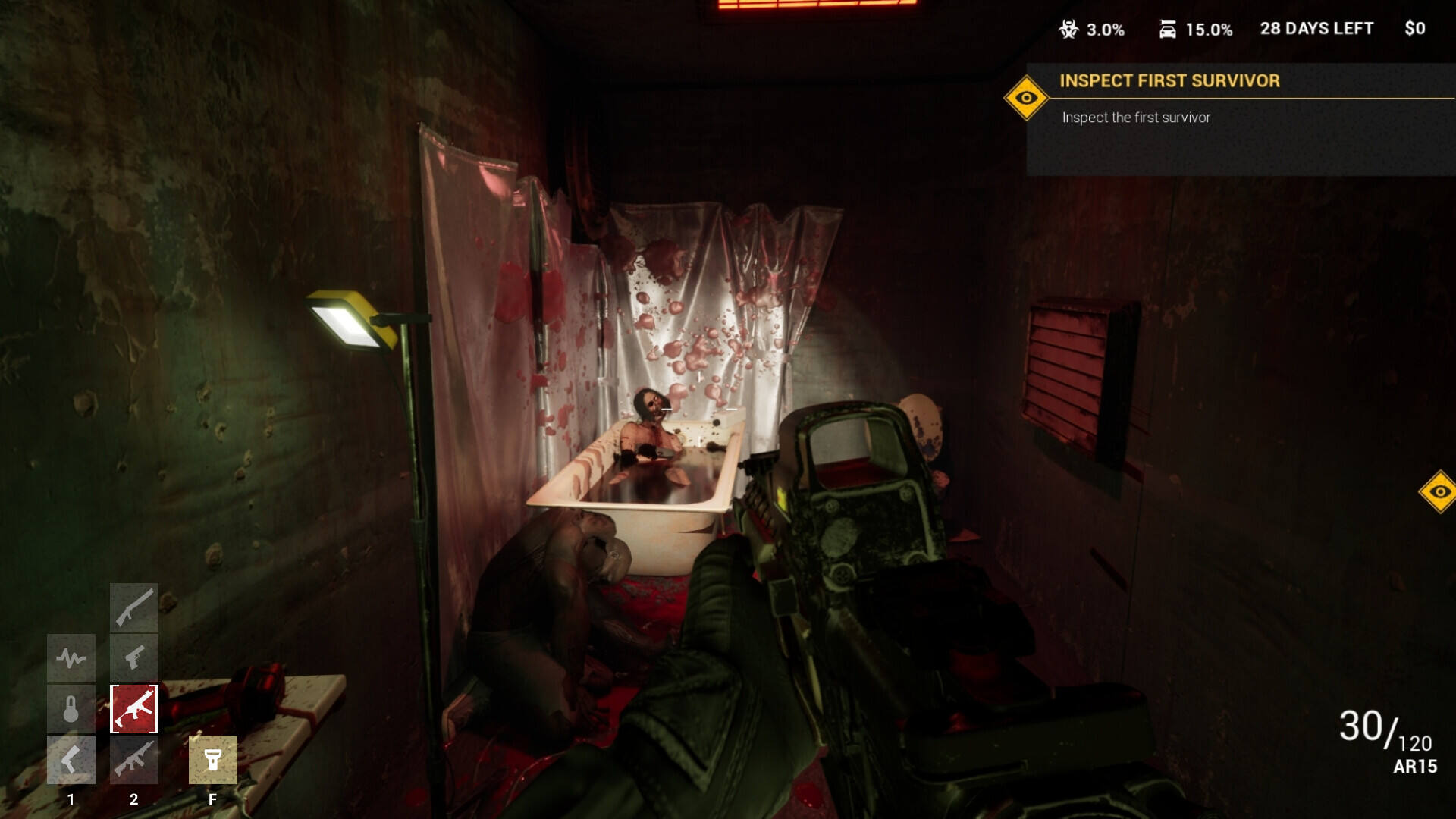Pick the reflex hammer tool slot

[x=71, y=760]
